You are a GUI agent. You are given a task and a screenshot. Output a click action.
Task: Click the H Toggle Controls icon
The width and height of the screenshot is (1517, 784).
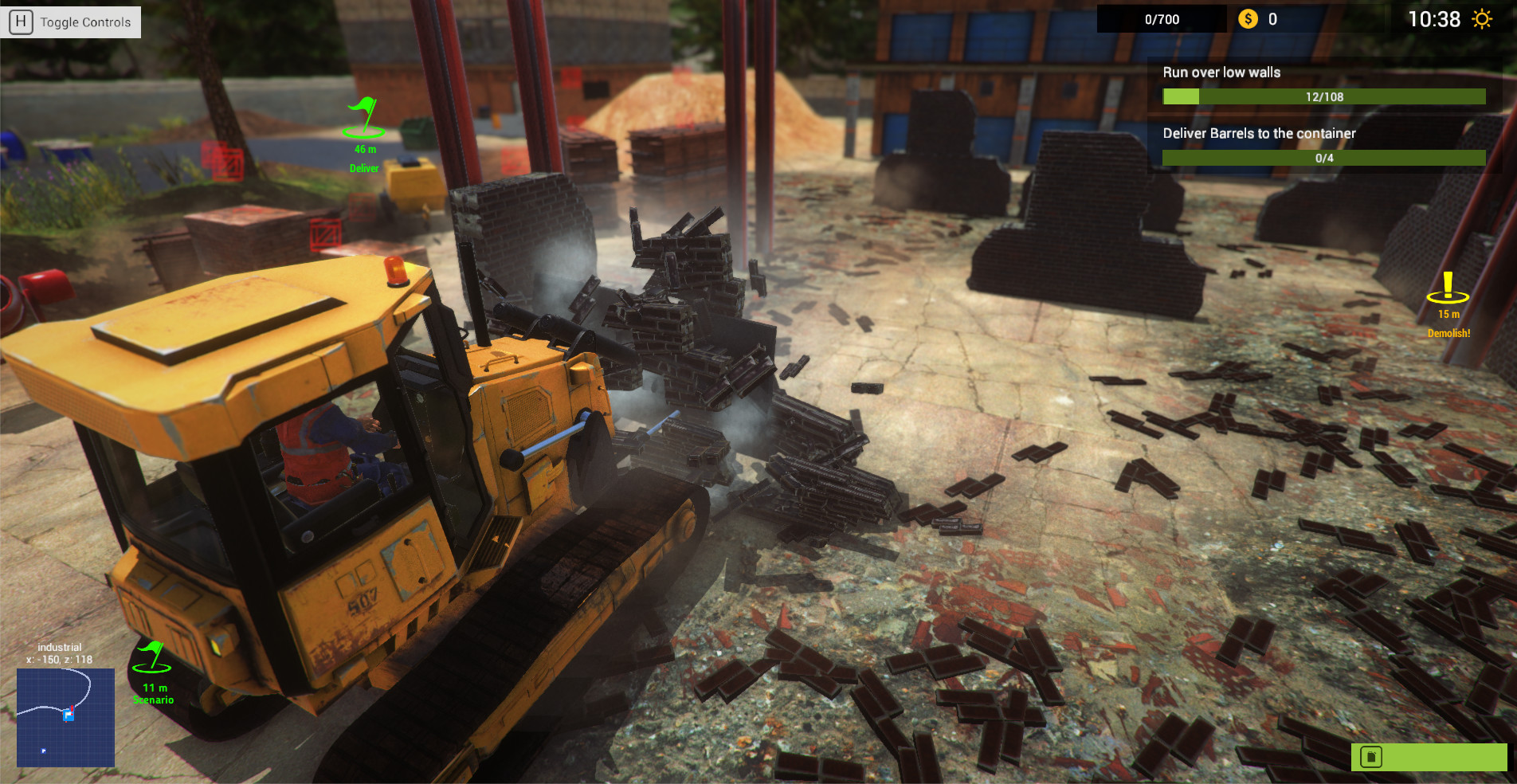(19, 22)
